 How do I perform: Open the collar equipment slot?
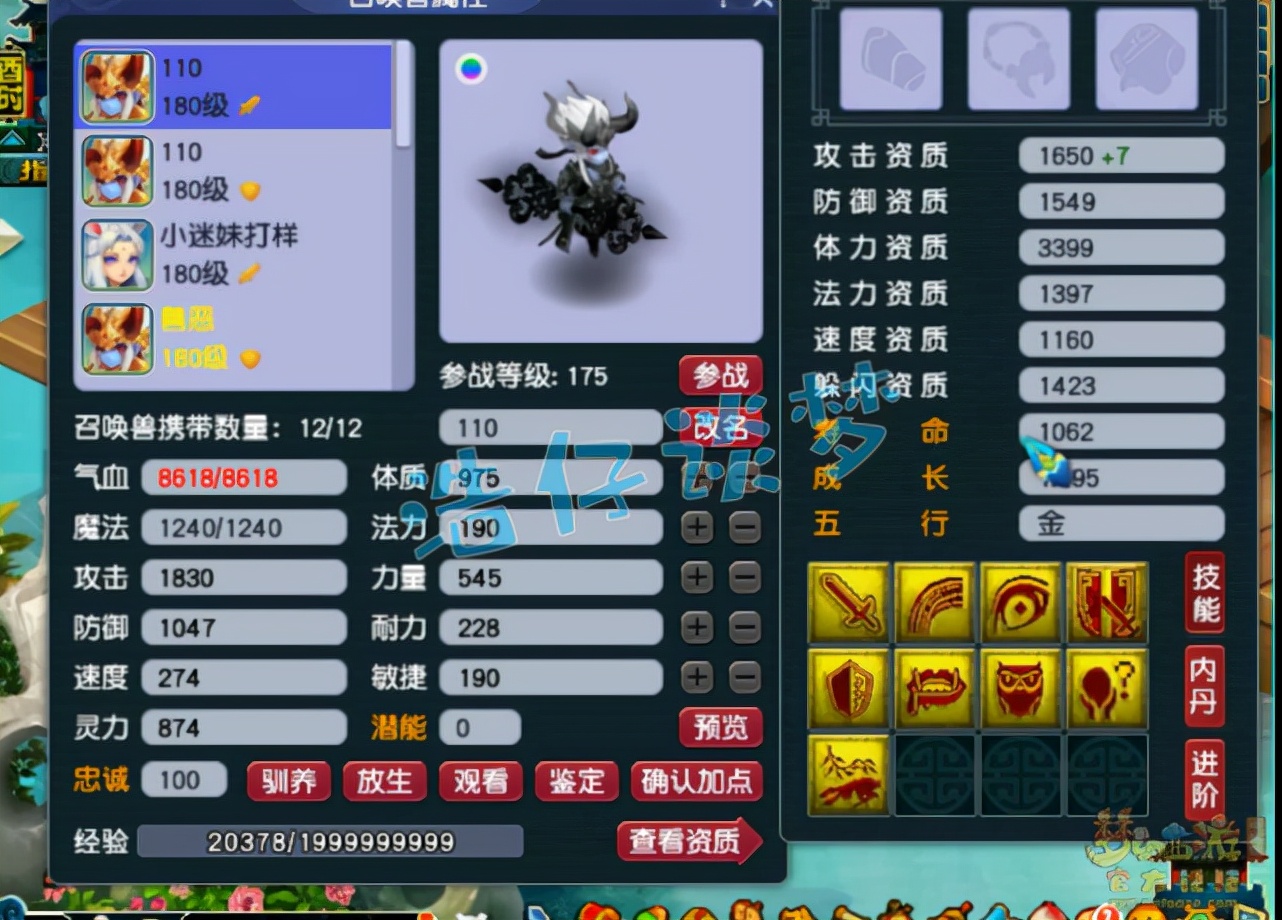pos(1018,58)
